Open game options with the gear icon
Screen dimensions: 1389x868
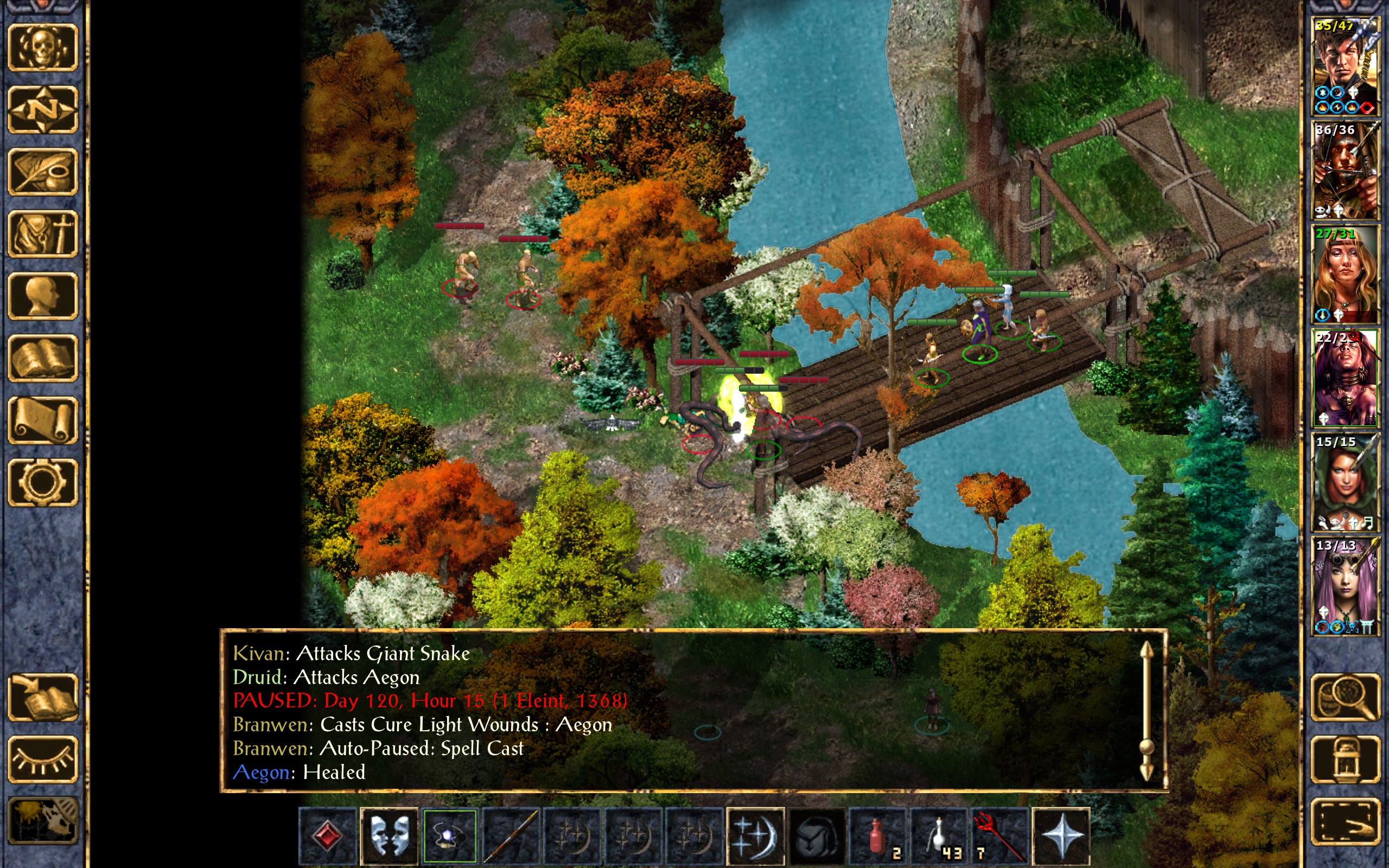pyautogui.click(x=42, y=482)
